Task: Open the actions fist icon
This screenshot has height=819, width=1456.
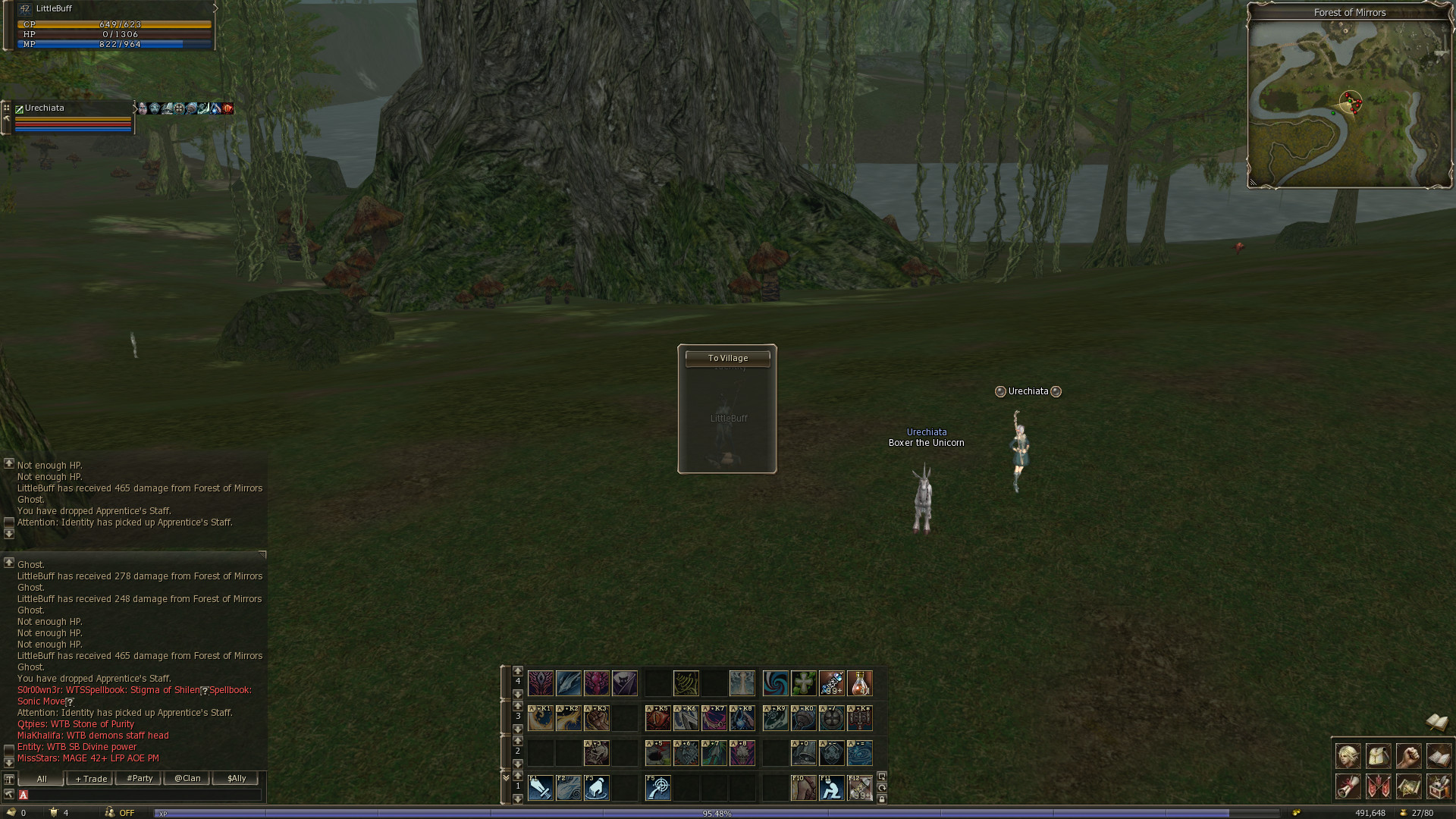Action: pos(1408,756)
